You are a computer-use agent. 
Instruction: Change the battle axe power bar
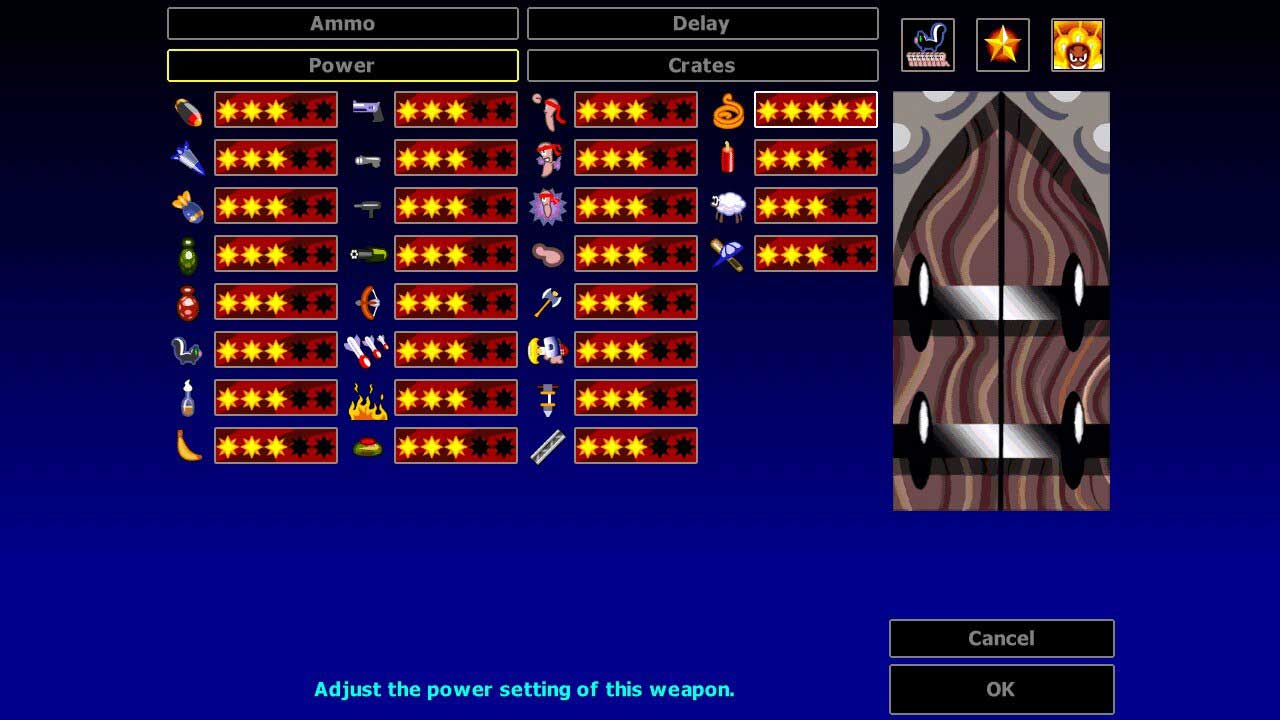636,302
